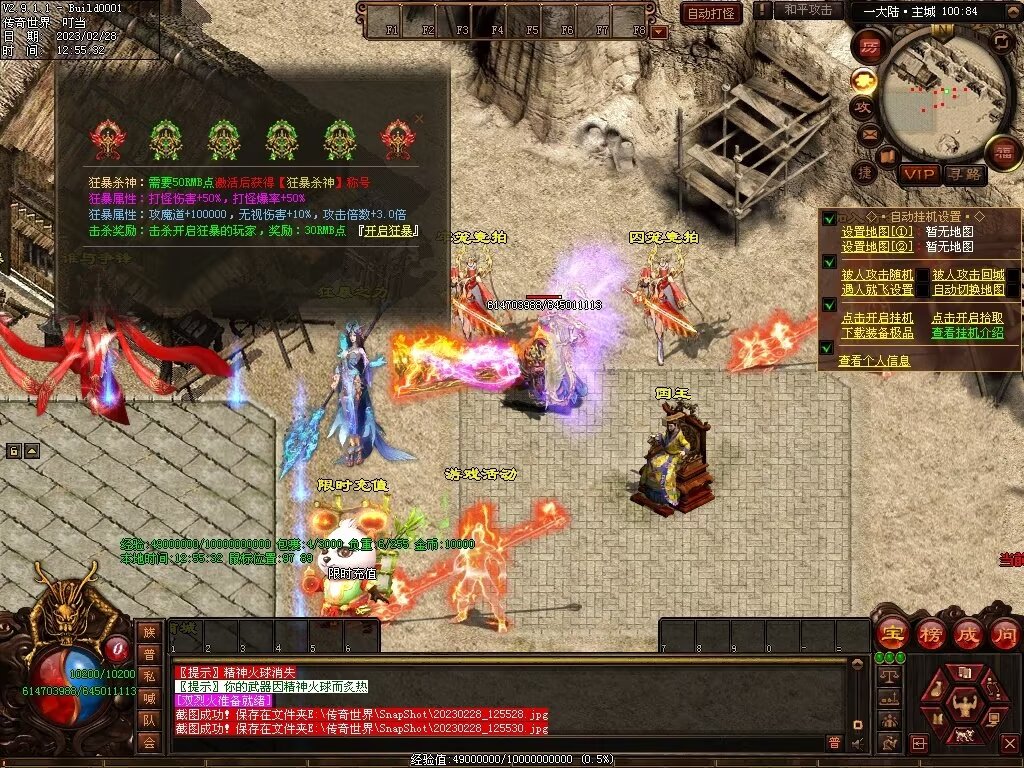Click the 攻 round button beside minimap

pyautogui.click(x=862, y=106)
